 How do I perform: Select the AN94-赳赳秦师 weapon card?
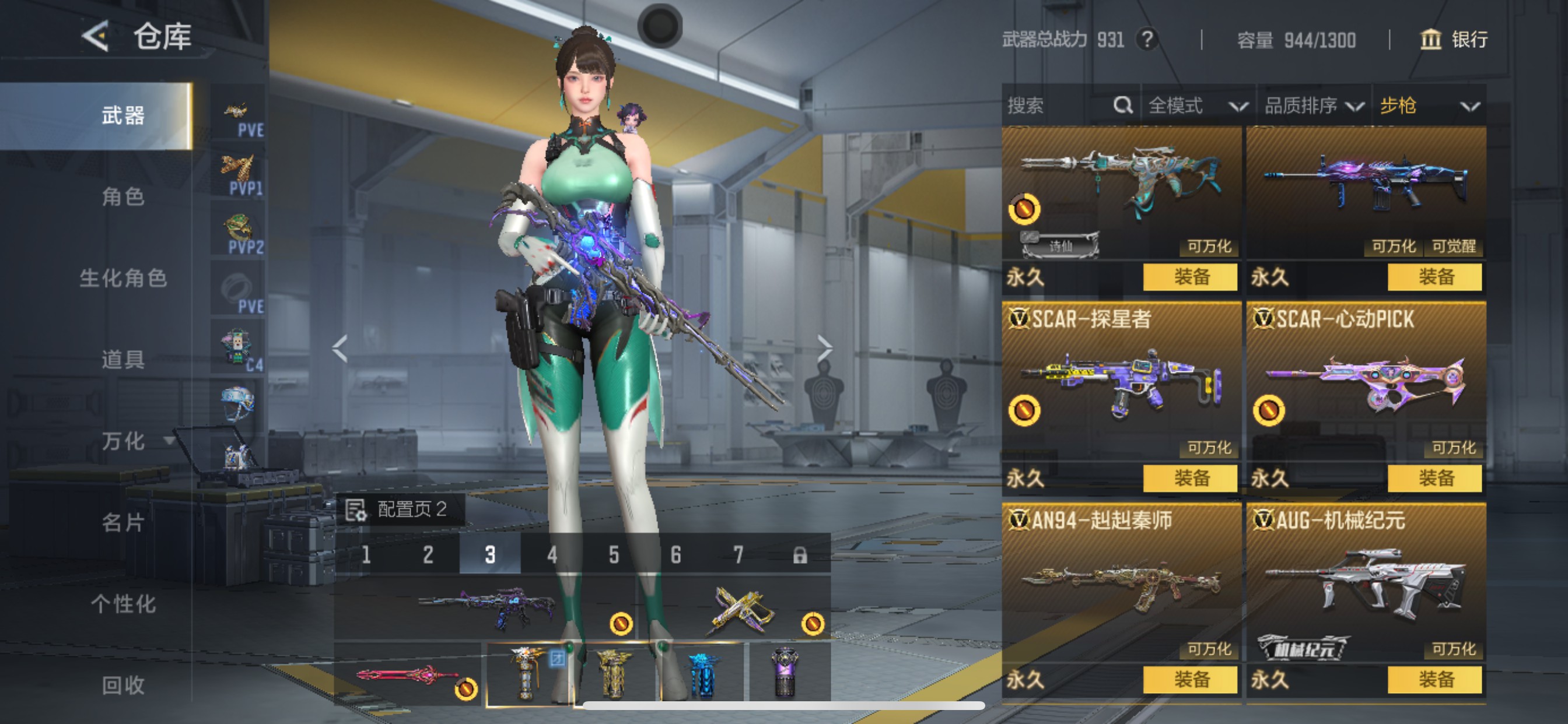click(1121, 581)
